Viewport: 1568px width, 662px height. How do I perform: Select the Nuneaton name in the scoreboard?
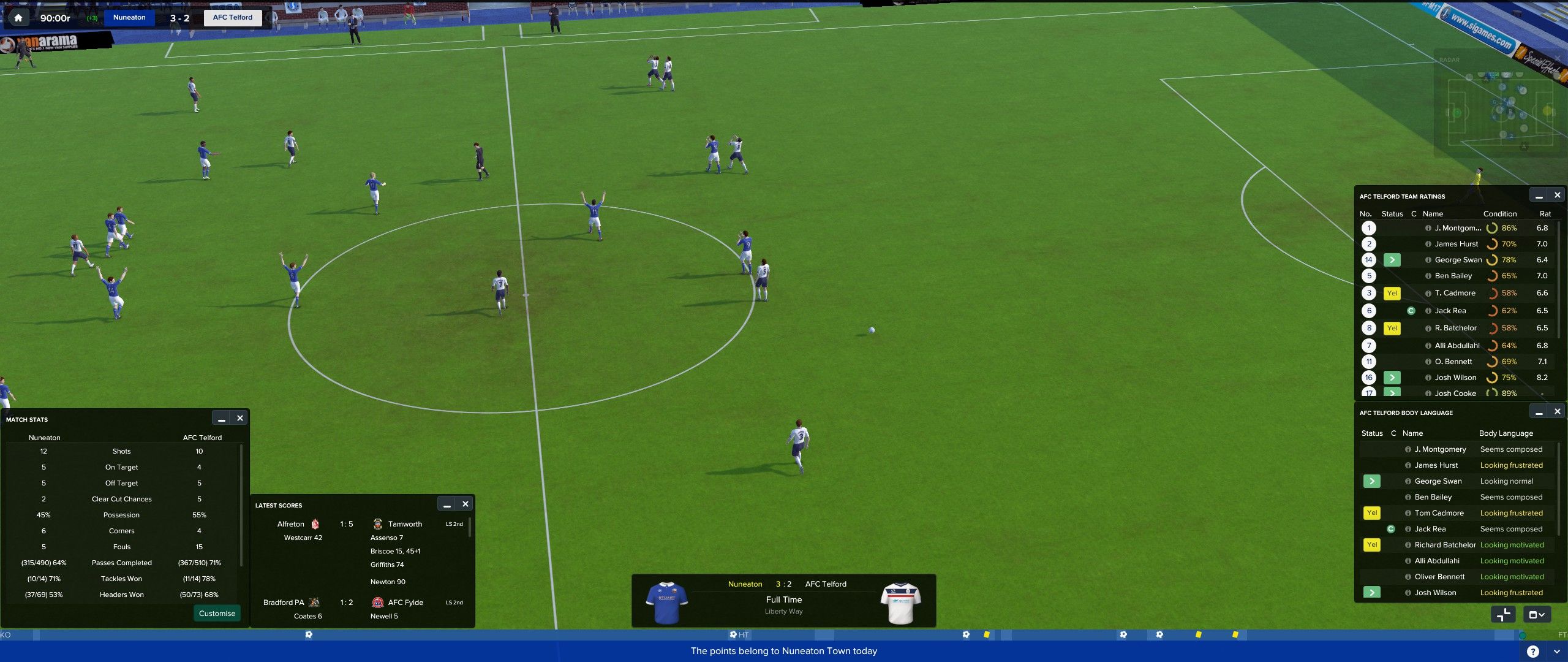[129, 17]
